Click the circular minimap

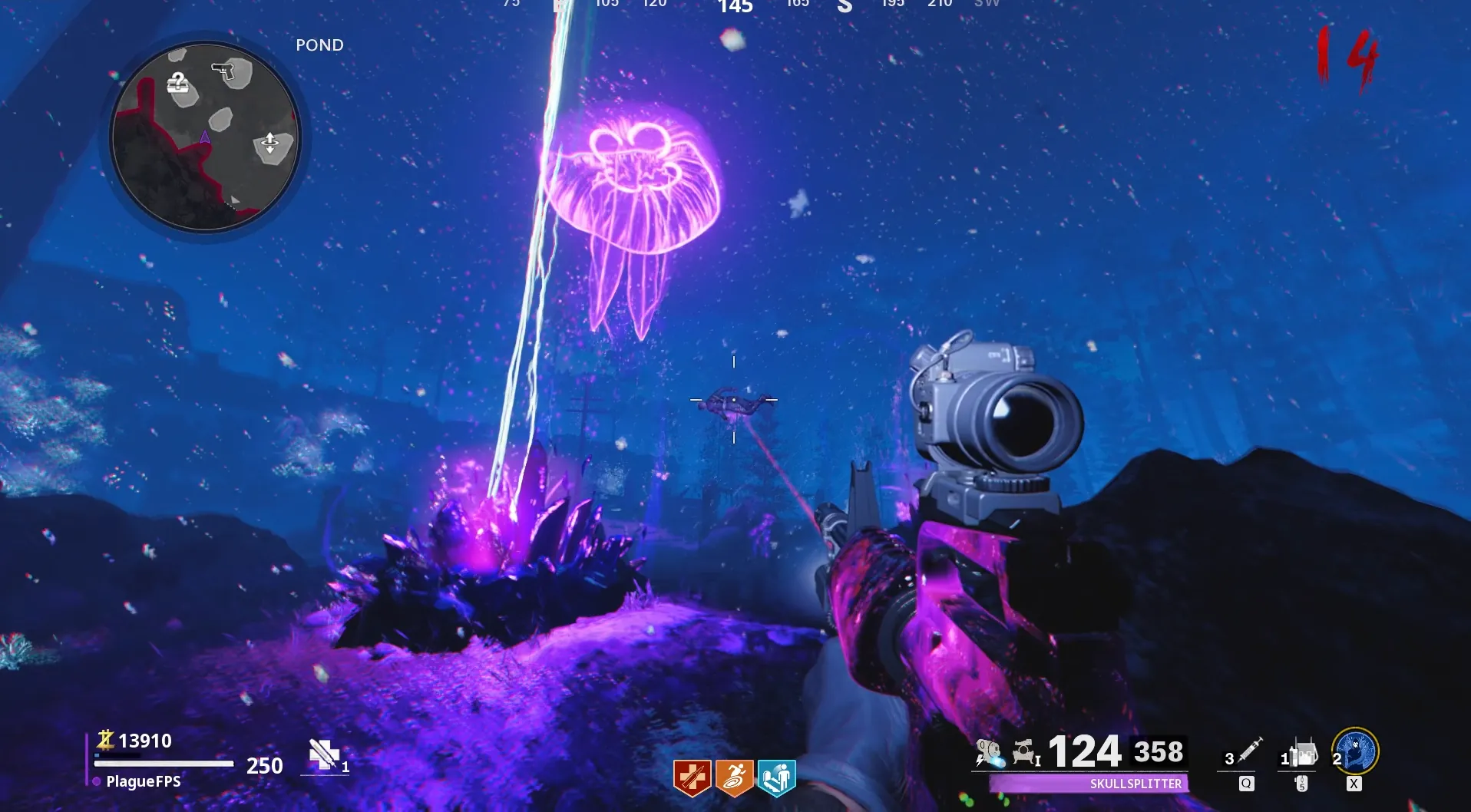click(x=205, y=138)
